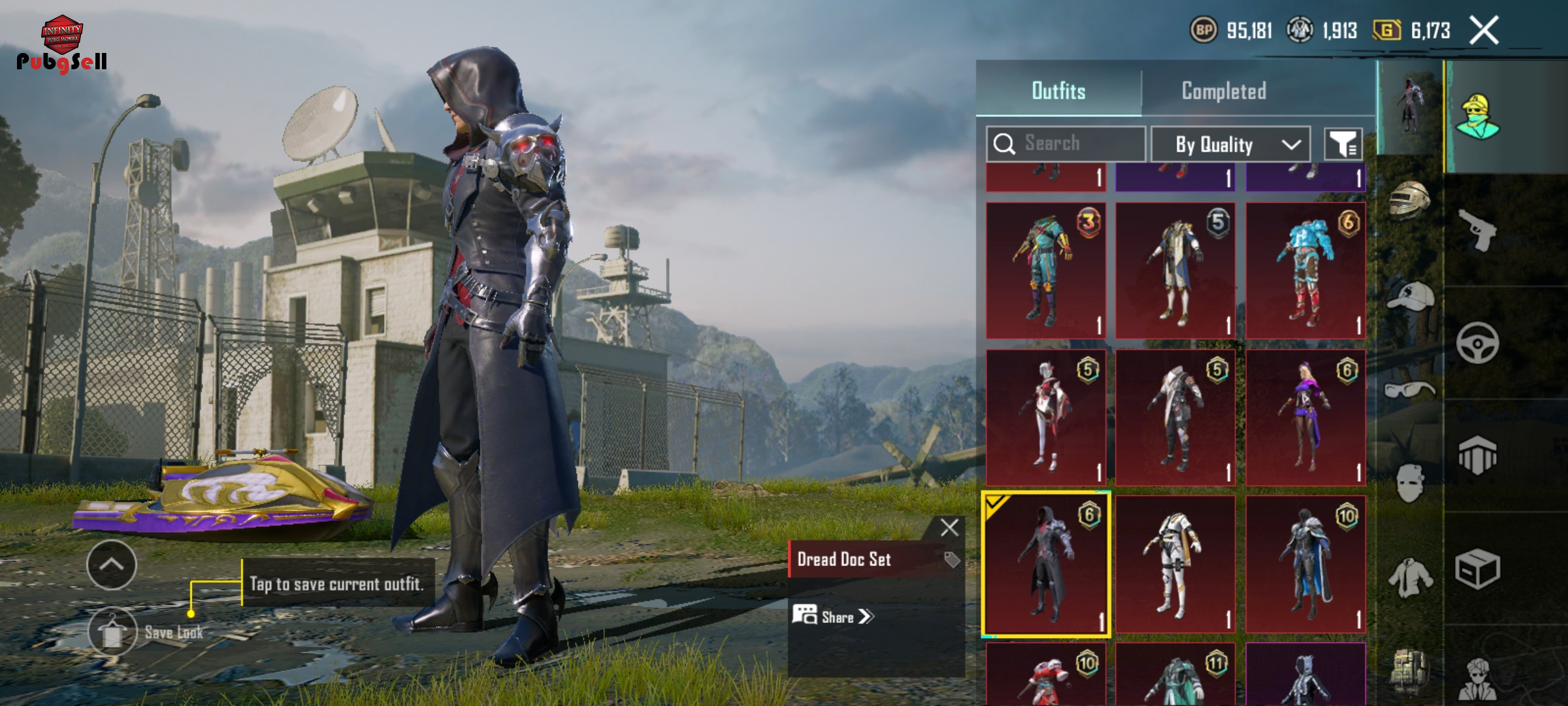Close the inventory with the top-right X
The height and width of the screenshot is (706, 1568).
(1483, 31)
